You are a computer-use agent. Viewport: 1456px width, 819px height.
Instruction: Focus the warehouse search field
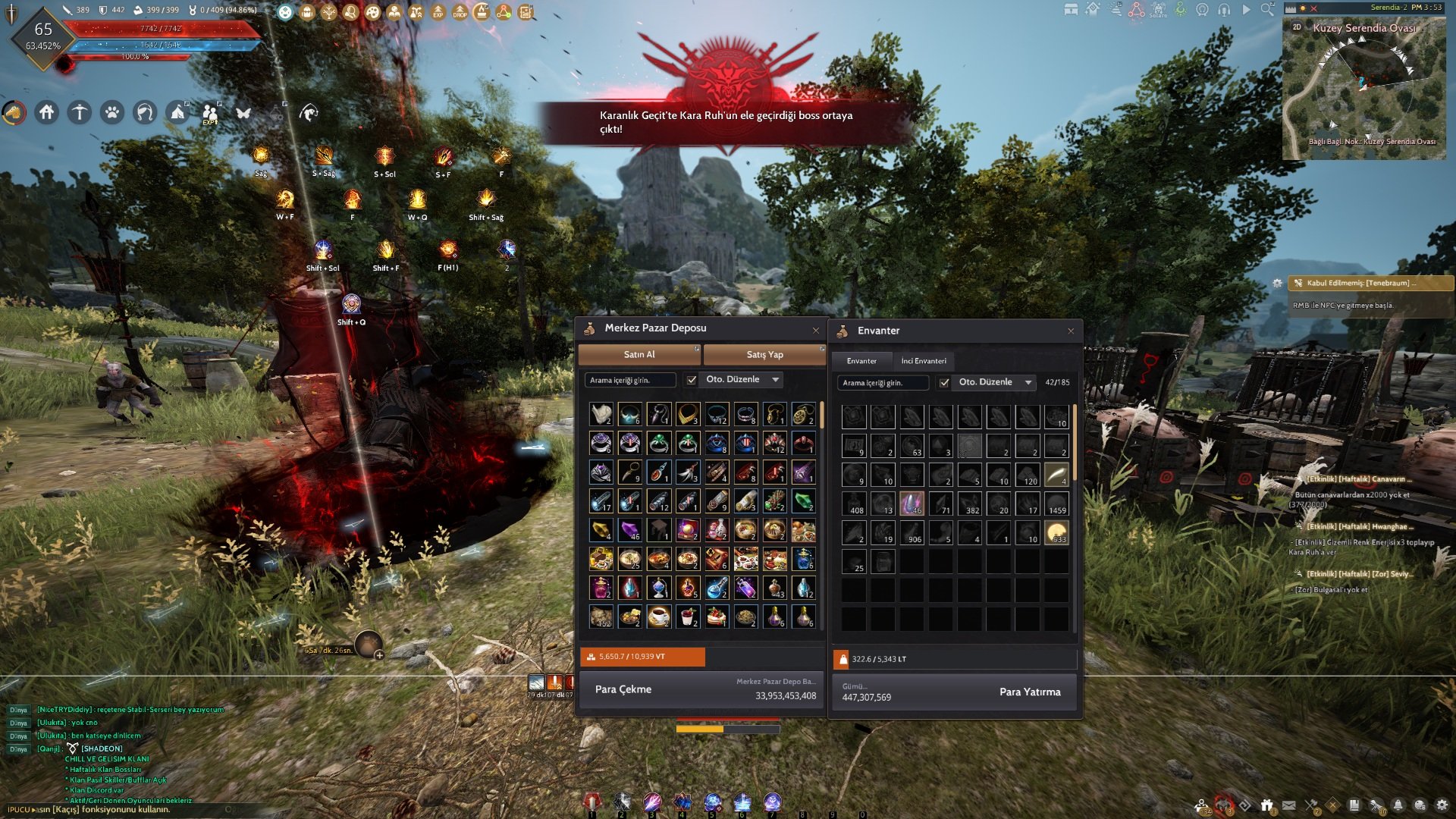point(630,380)
